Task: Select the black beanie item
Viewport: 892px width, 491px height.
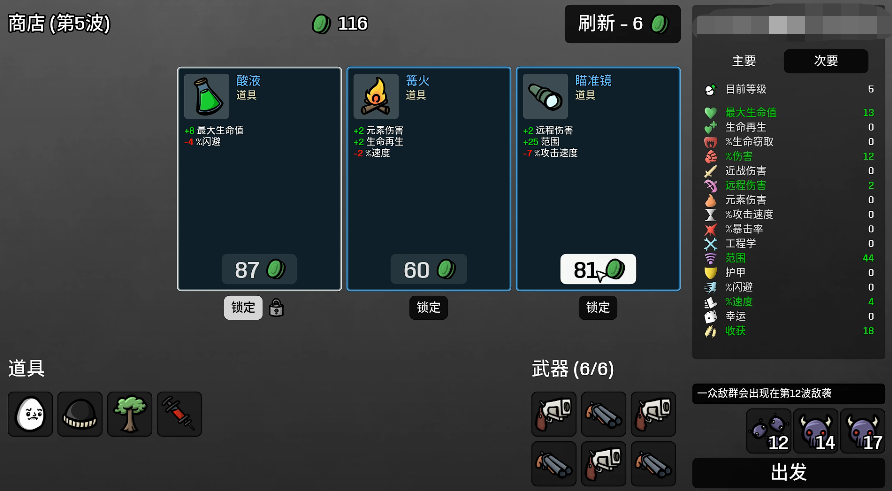Action: click(80, 414)
